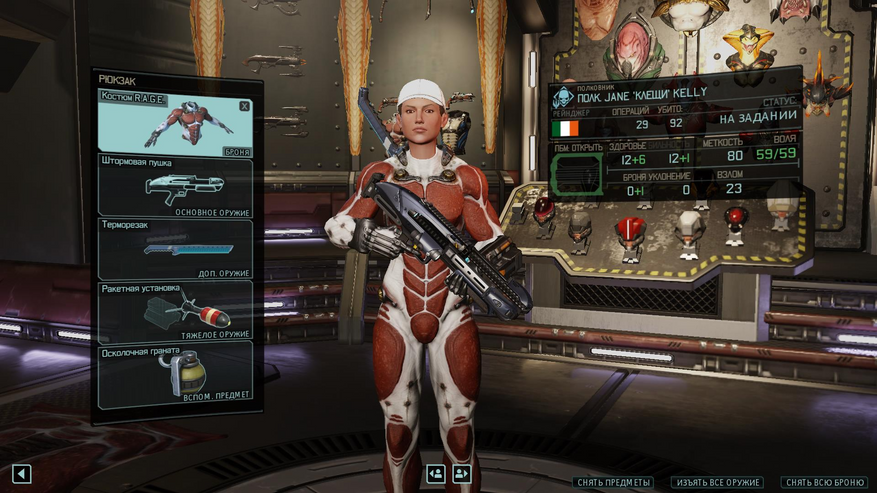The width and height of the screenshot is (877, 493).
Task: Click the Изъять все оружие button
Action: [x=717, y=483]
